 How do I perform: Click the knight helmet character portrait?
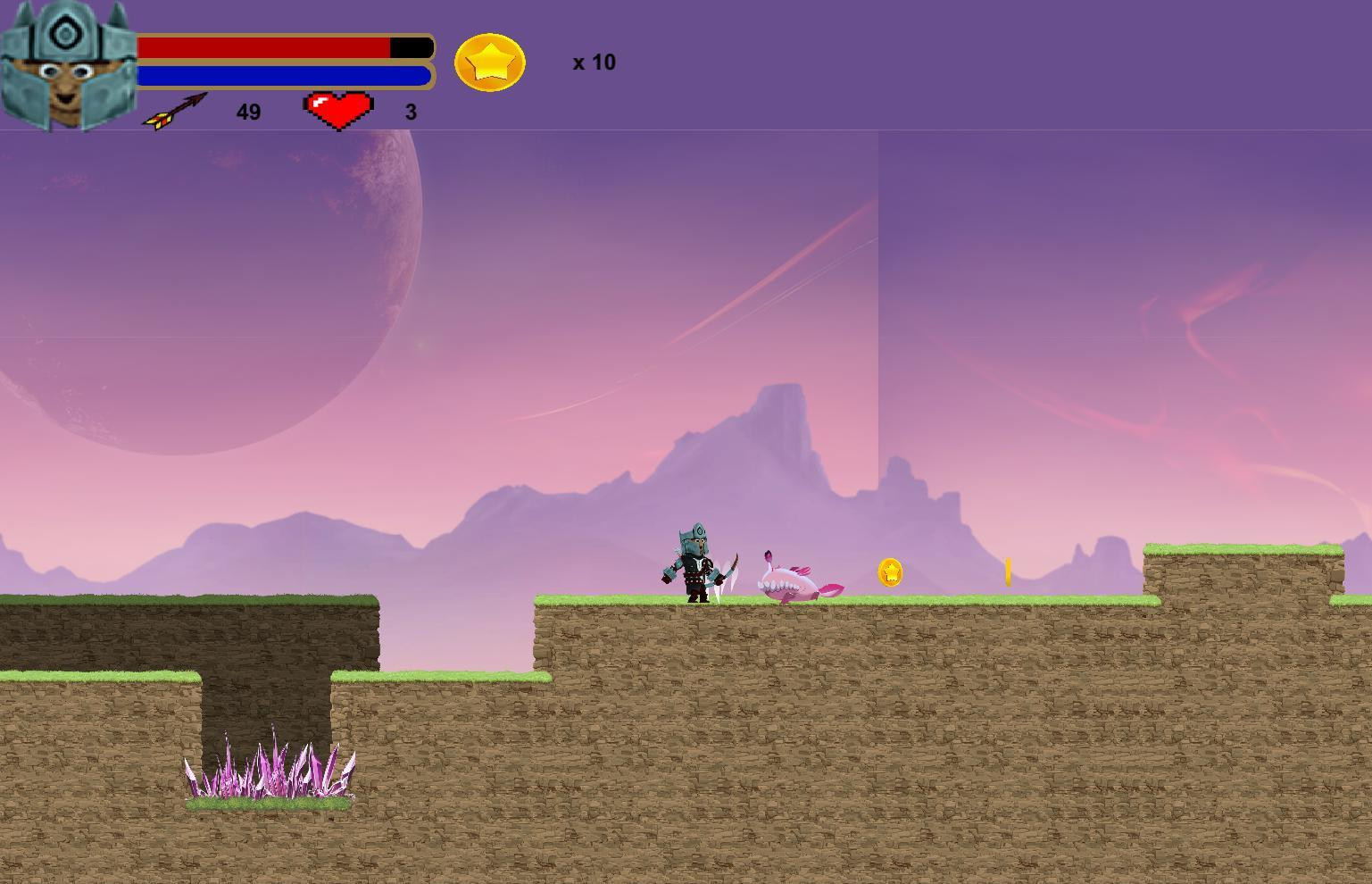point(67,64)
